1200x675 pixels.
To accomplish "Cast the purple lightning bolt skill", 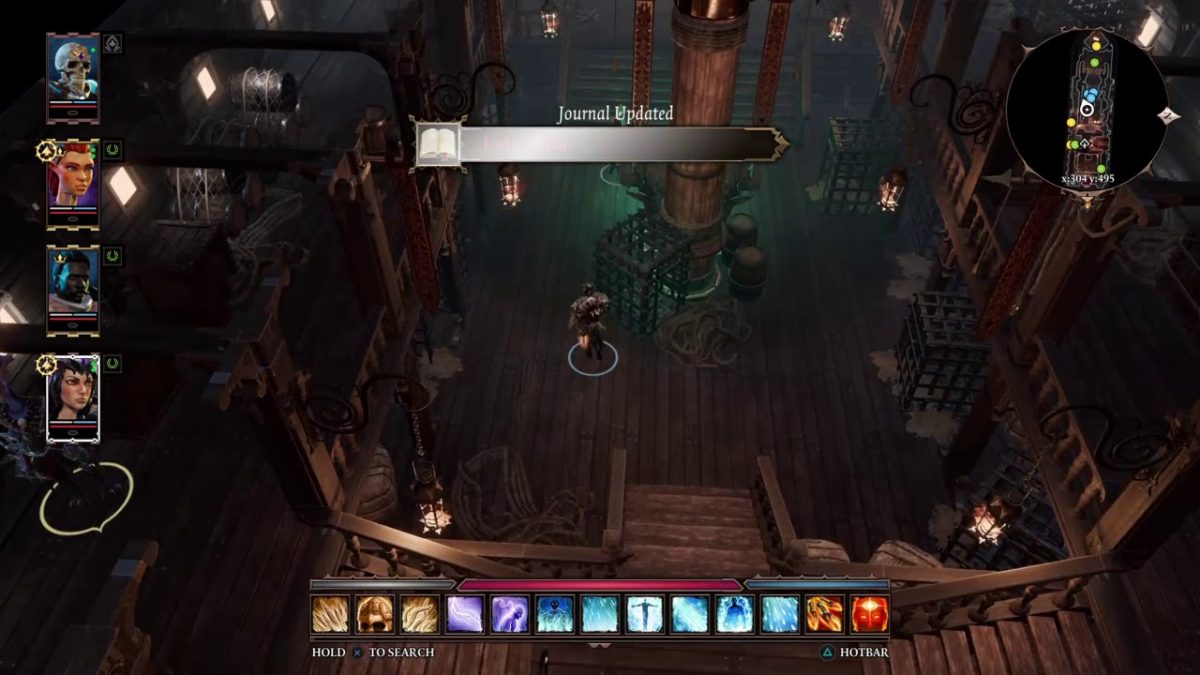I will tap(465, 614).
